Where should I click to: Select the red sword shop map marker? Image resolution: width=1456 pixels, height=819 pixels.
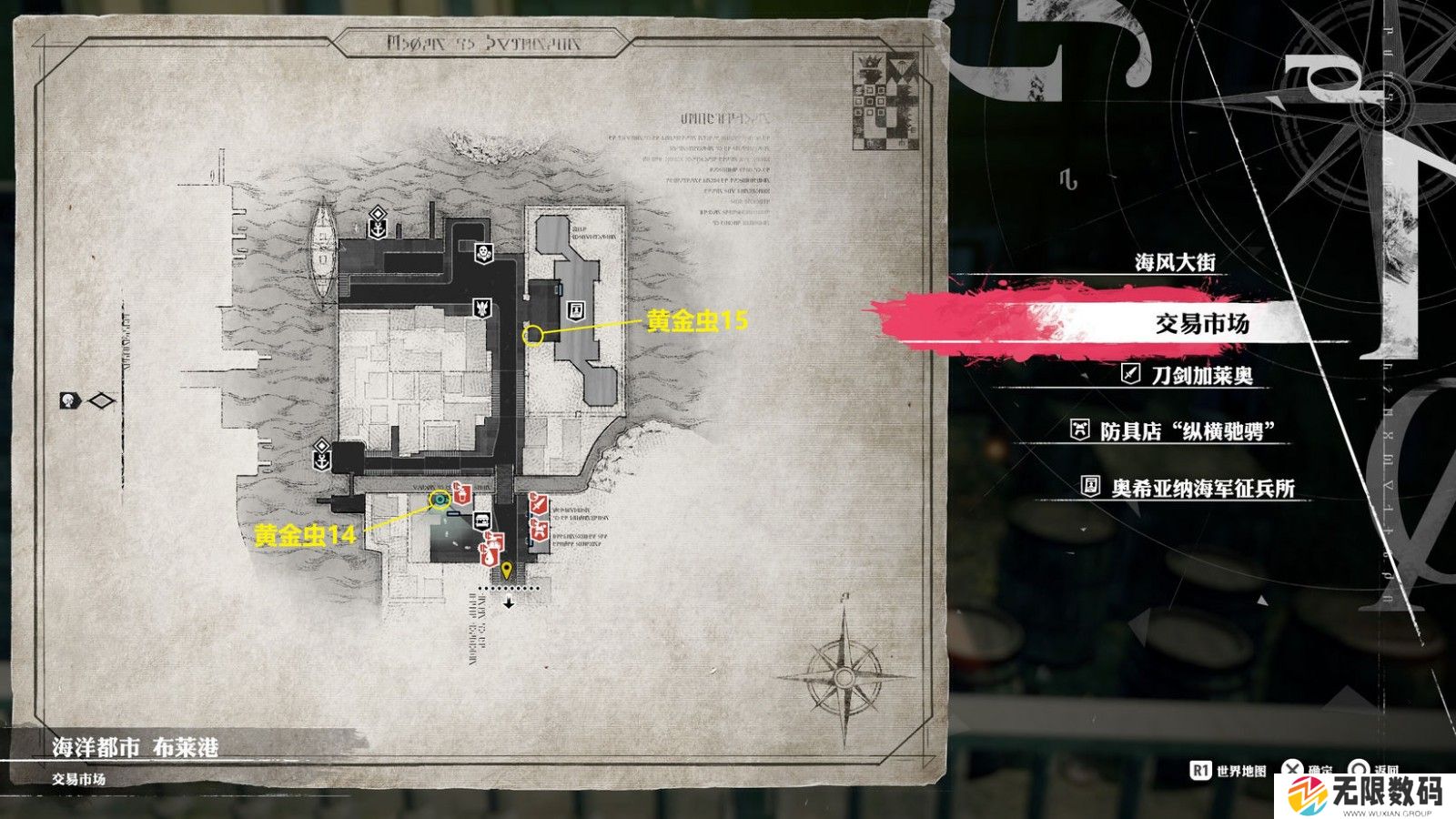[539, 501]
